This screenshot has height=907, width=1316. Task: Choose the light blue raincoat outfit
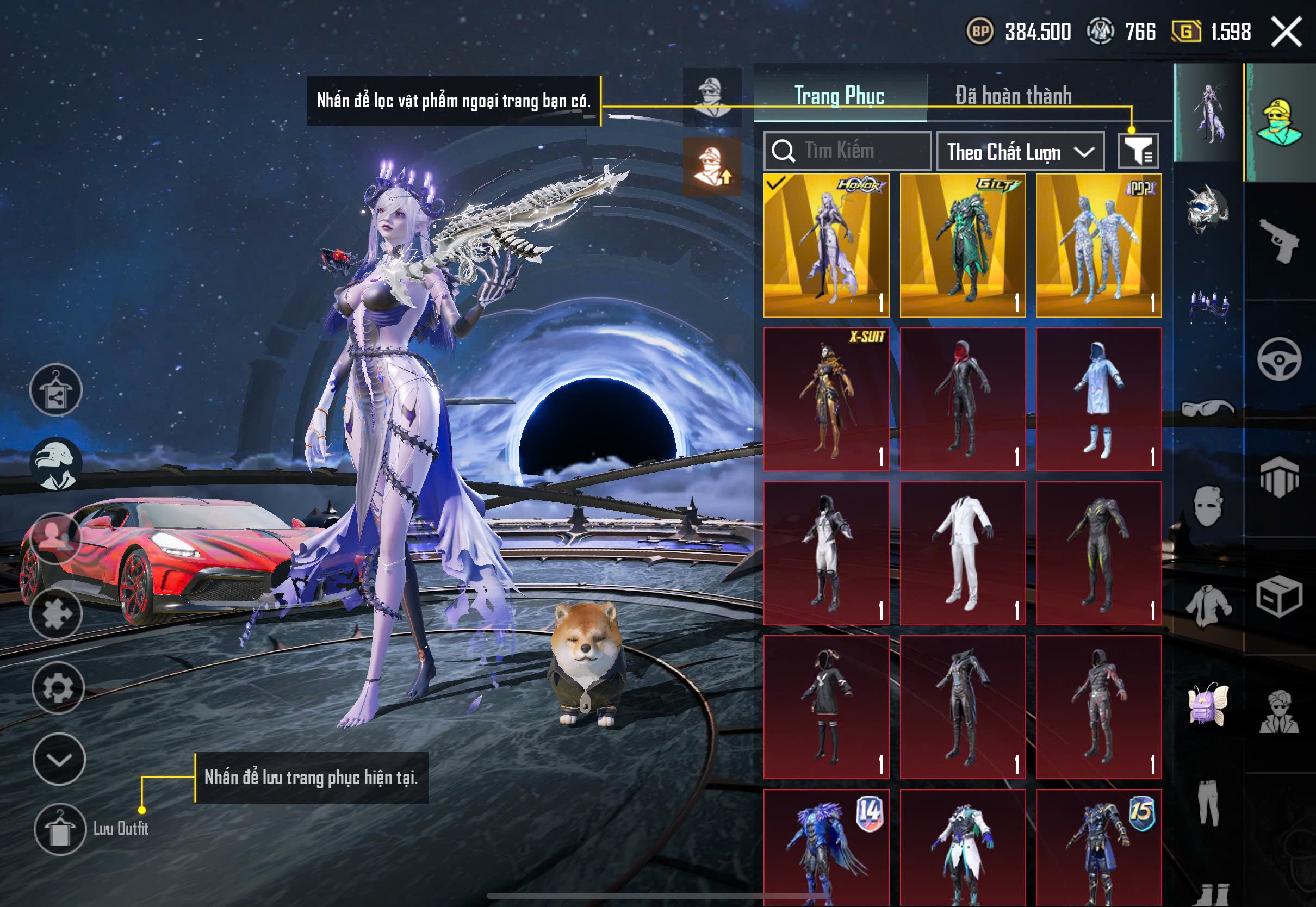point(1098,399)
